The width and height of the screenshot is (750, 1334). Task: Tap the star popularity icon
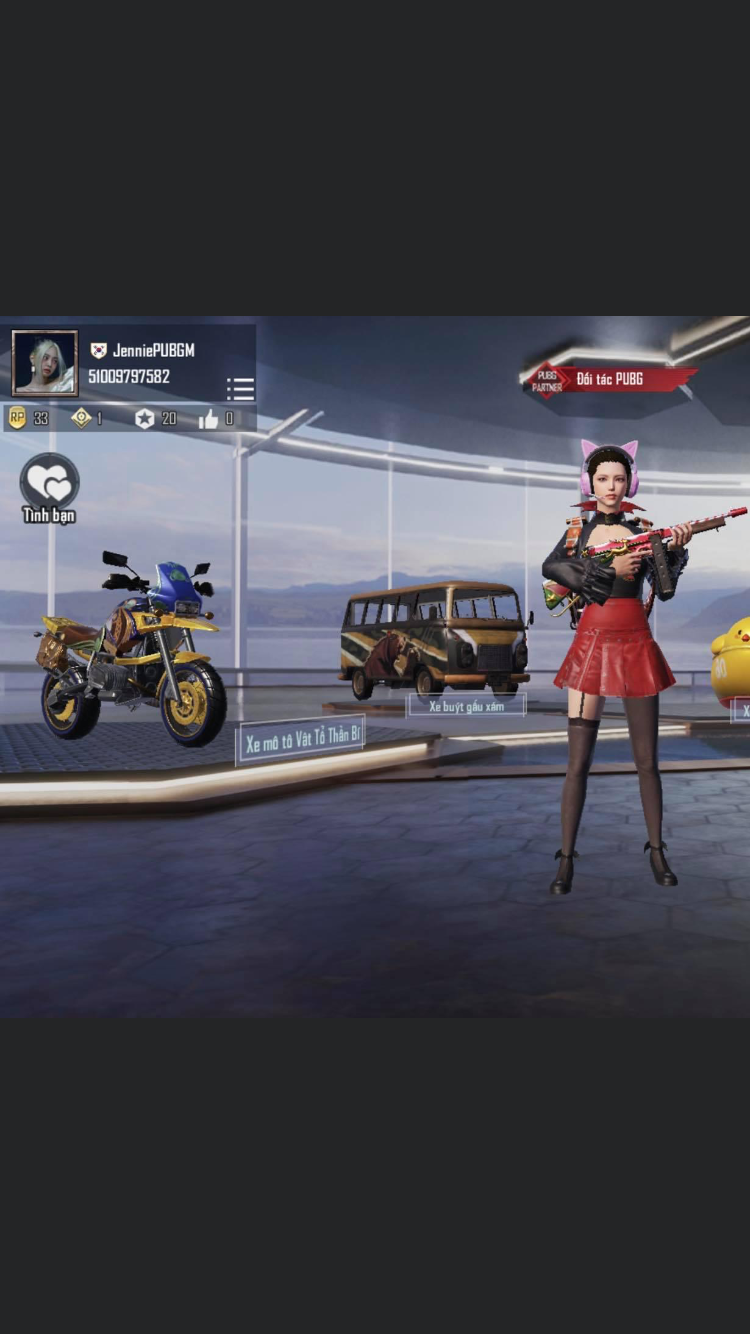pyautogui.click(x=145, y=418)
